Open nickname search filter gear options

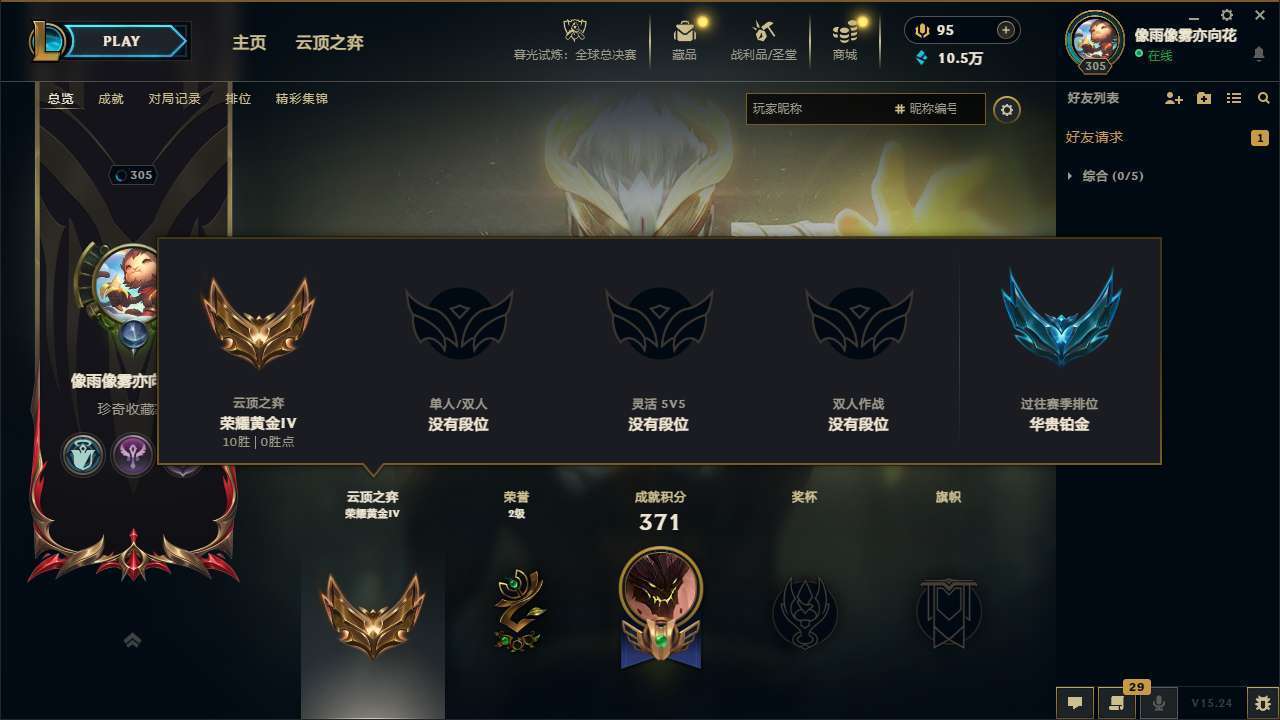[x=1007, y=109]
